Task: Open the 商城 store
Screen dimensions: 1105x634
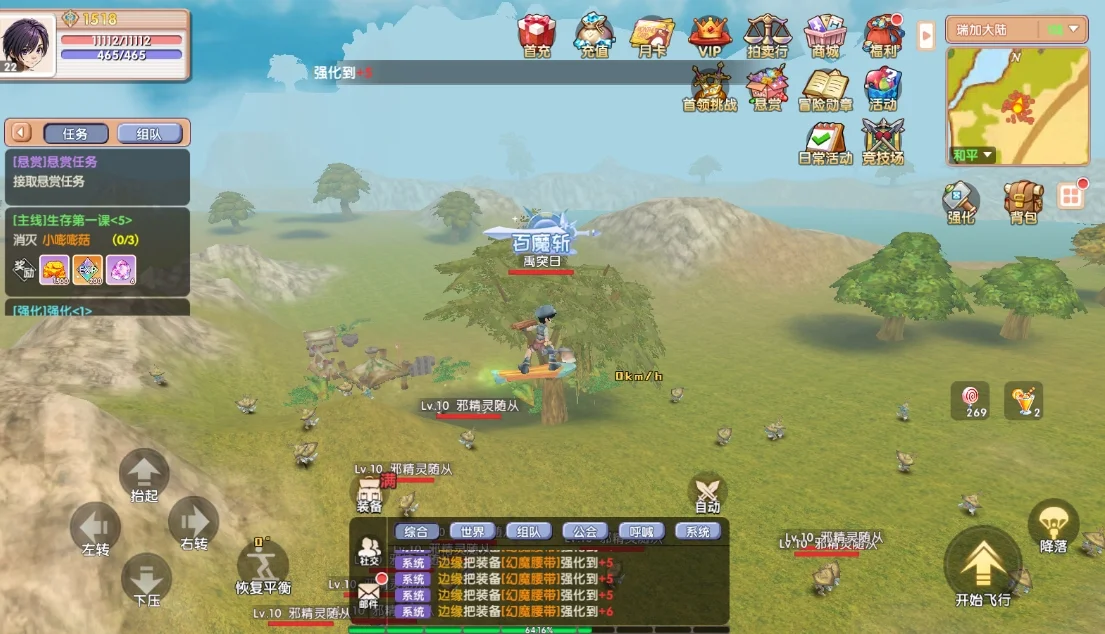Action: pos(825,34)
